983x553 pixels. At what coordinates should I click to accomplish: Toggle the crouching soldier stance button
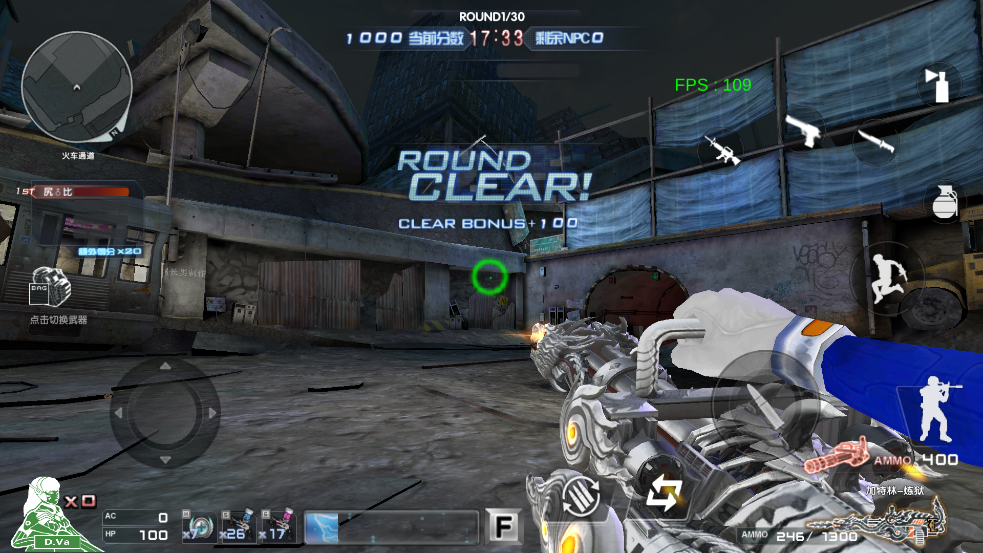(x=936, y=411)
